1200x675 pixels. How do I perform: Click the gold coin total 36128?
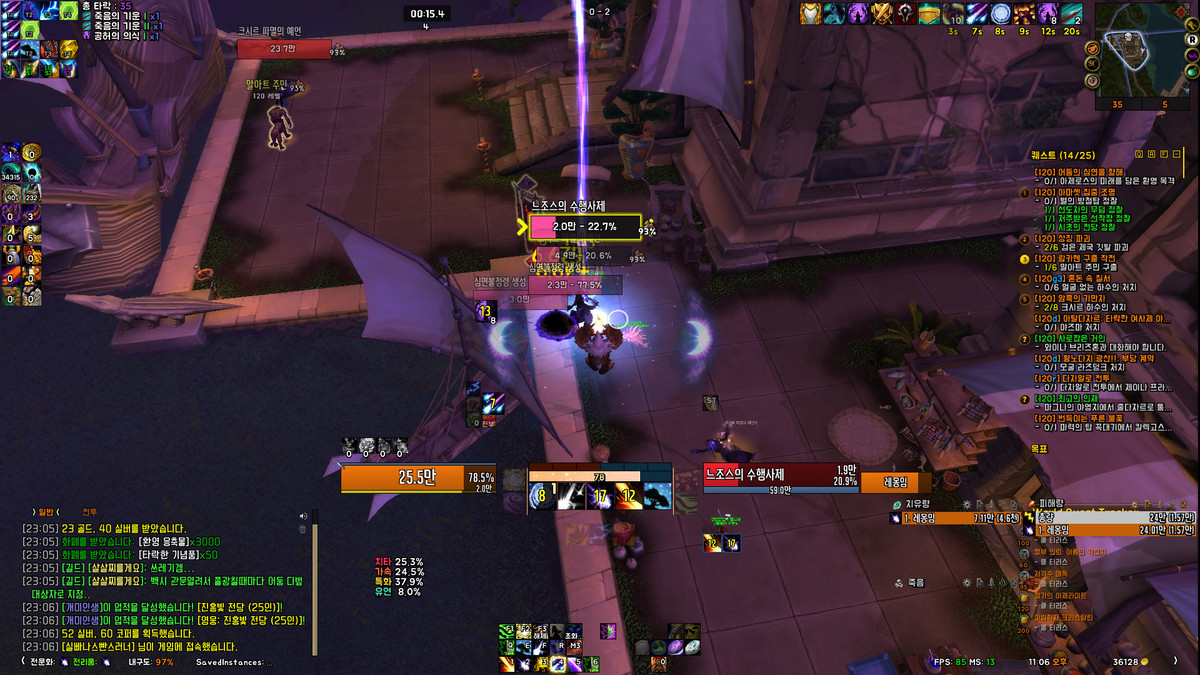[x=1128, y=661]
